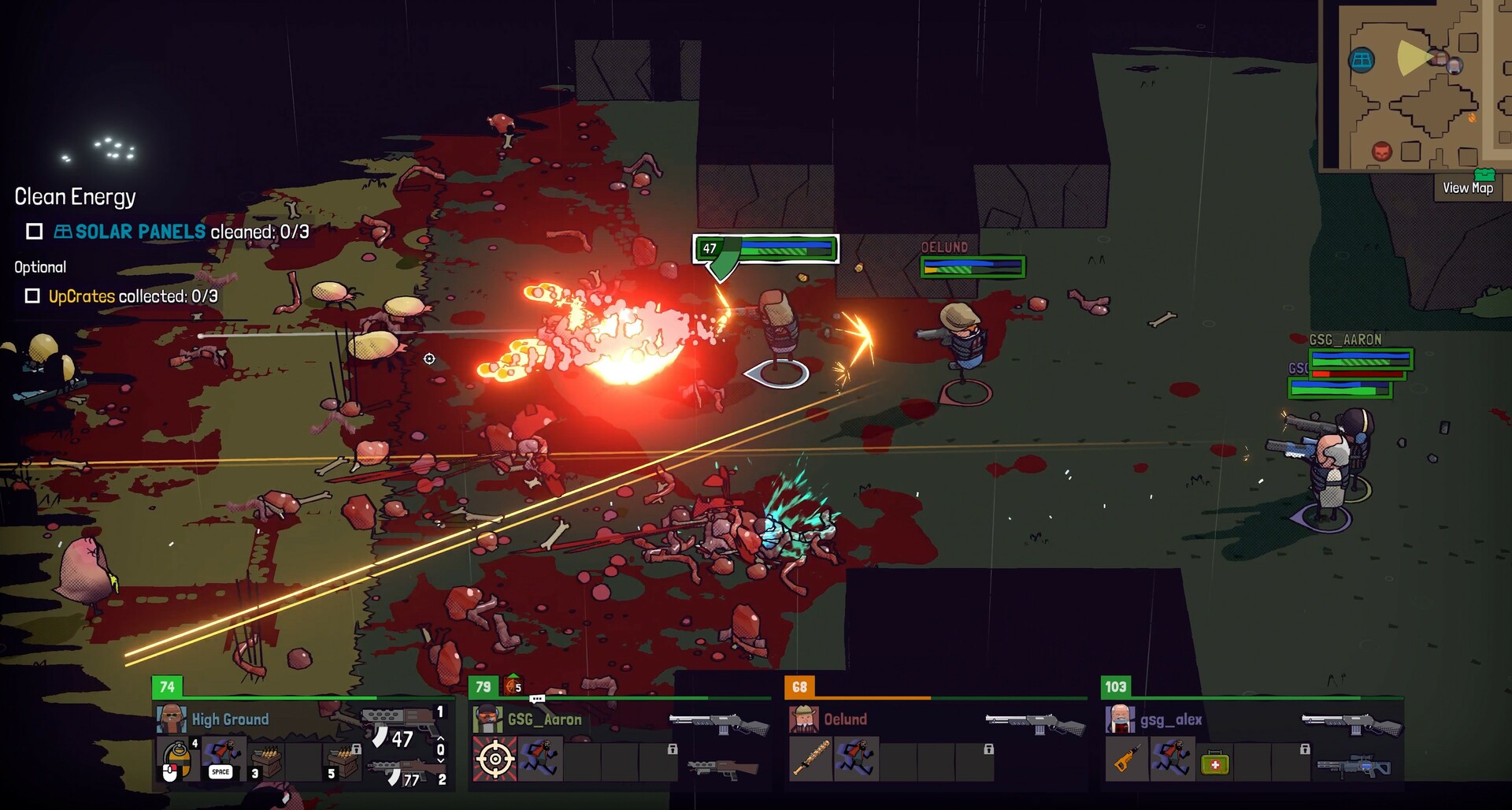Viewport: 1512px width, 810px height.
Task: Click GSG_Aaron's player portrait
Action: pyautogui.click(x=487, y=719)
